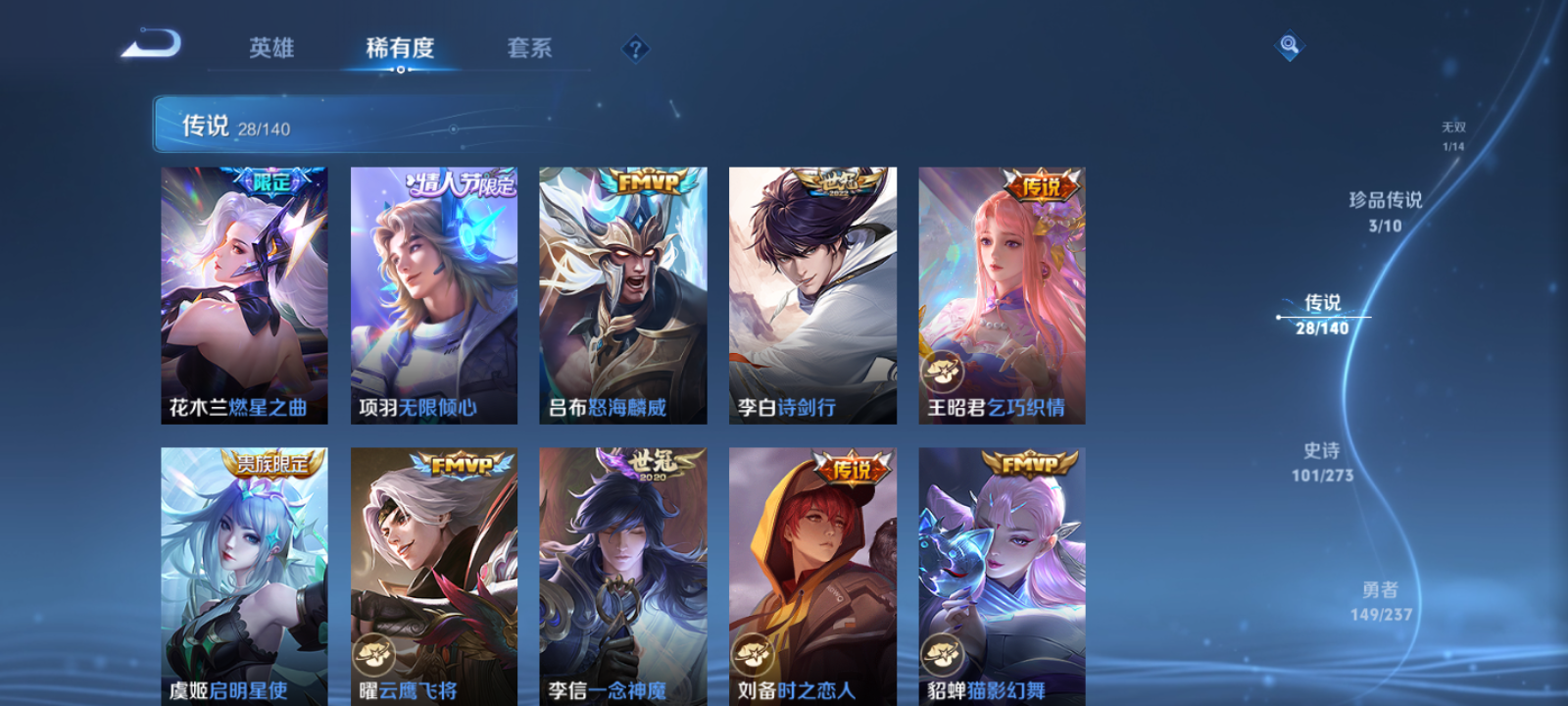
Task: Select 珍品传说 in the rarity navigation
Action: coord(1385,209)
